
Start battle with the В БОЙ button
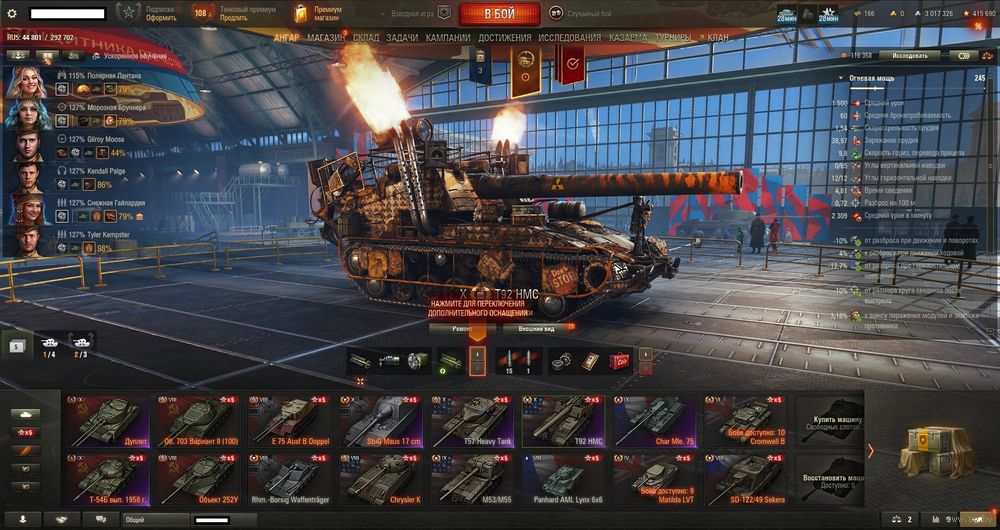[499, 14]
